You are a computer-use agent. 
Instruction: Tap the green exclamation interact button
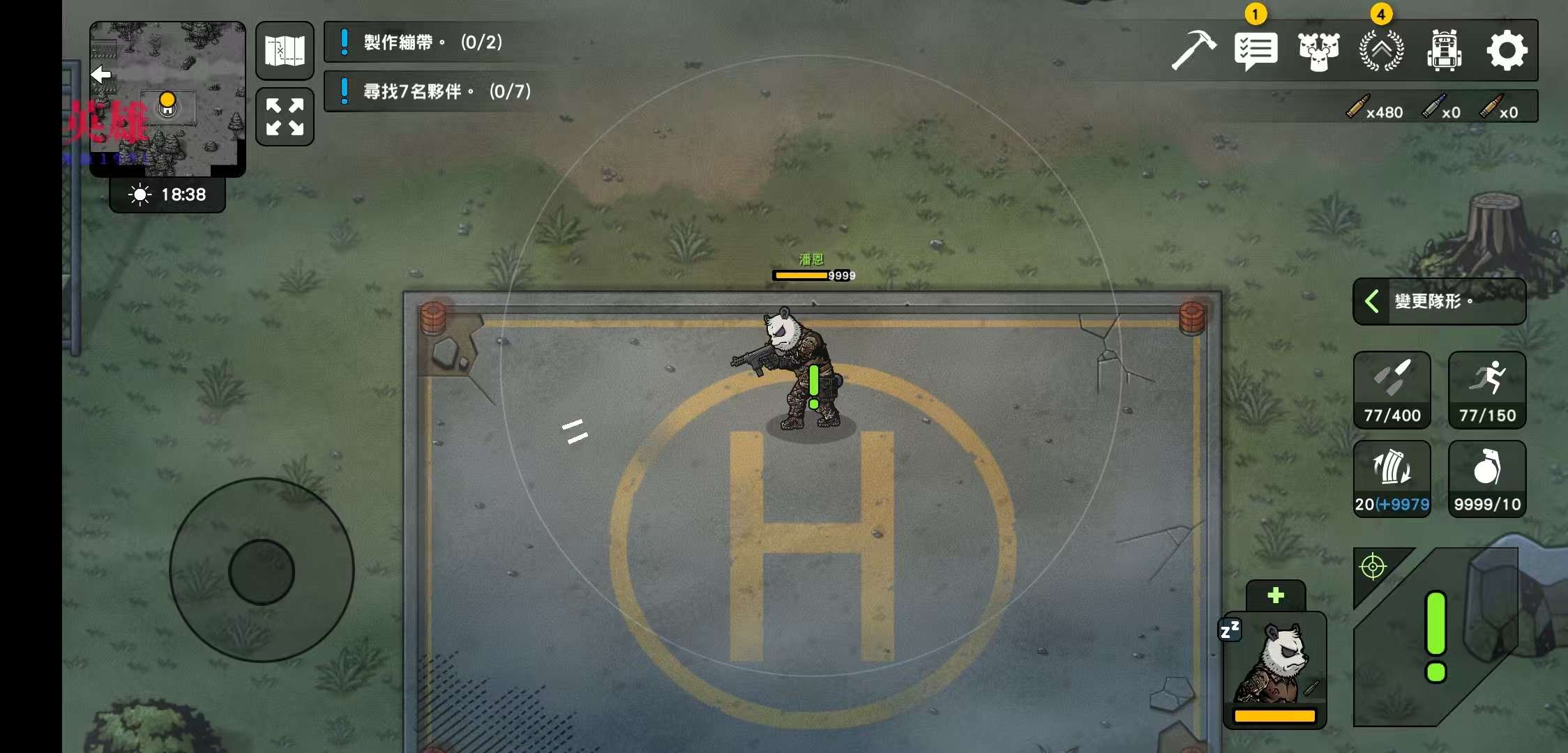(1435, 636)
